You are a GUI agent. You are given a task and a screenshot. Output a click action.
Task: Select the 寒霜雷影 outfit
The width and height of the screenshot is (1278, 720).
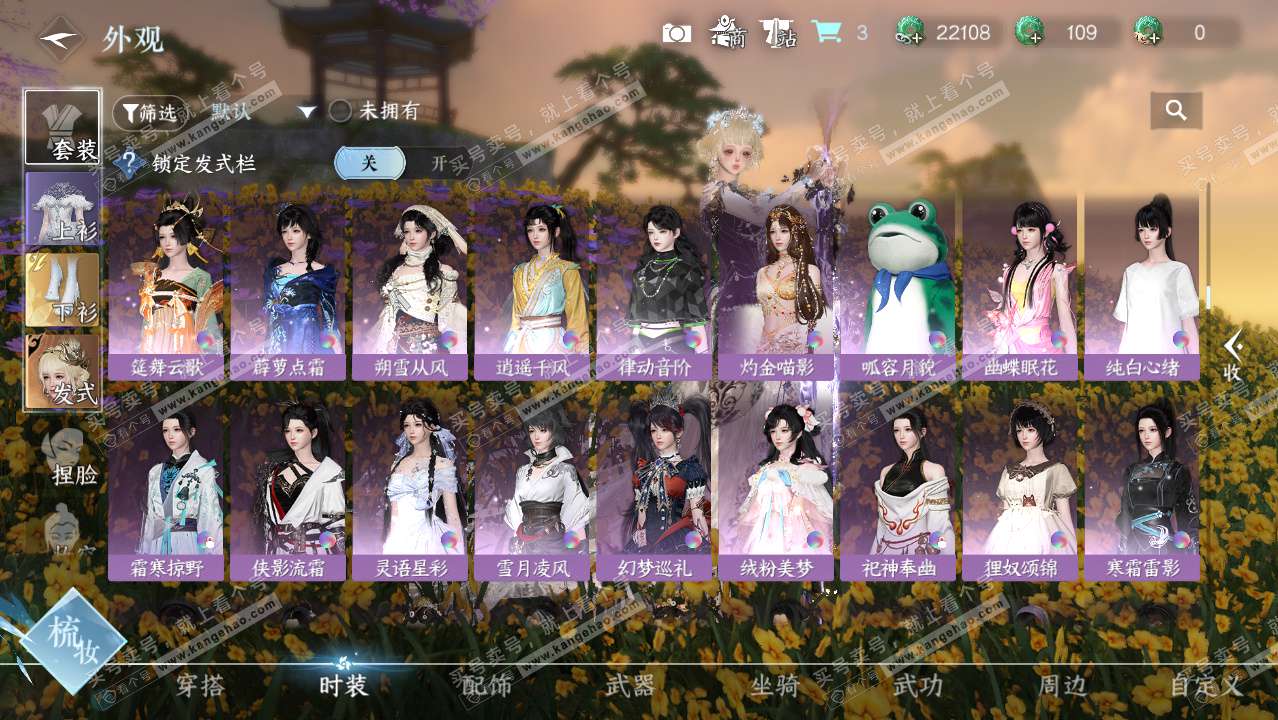(x=1142, y=485)
